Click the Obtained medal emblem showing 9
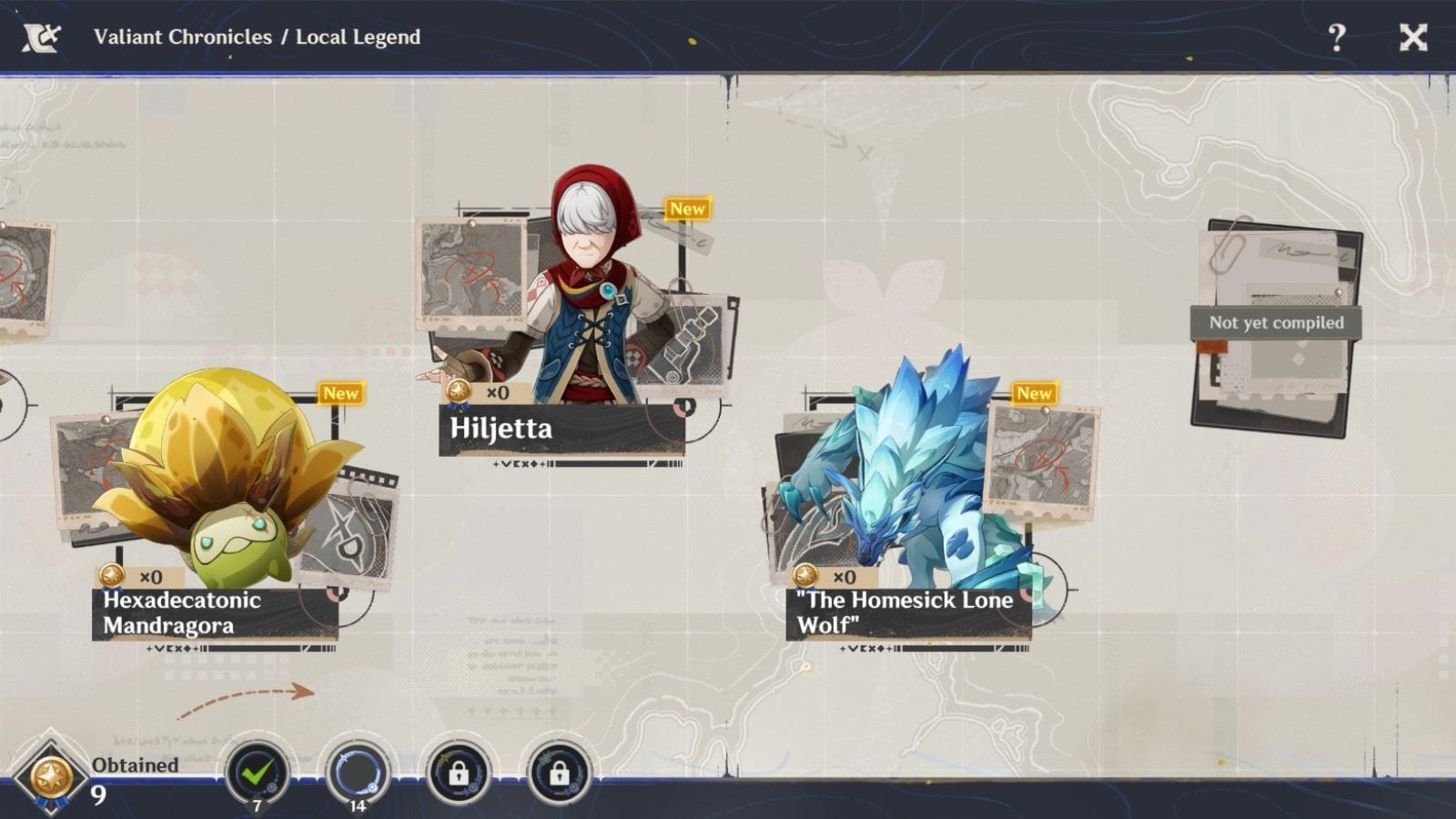1456x819 pixels. coord(53,773)
